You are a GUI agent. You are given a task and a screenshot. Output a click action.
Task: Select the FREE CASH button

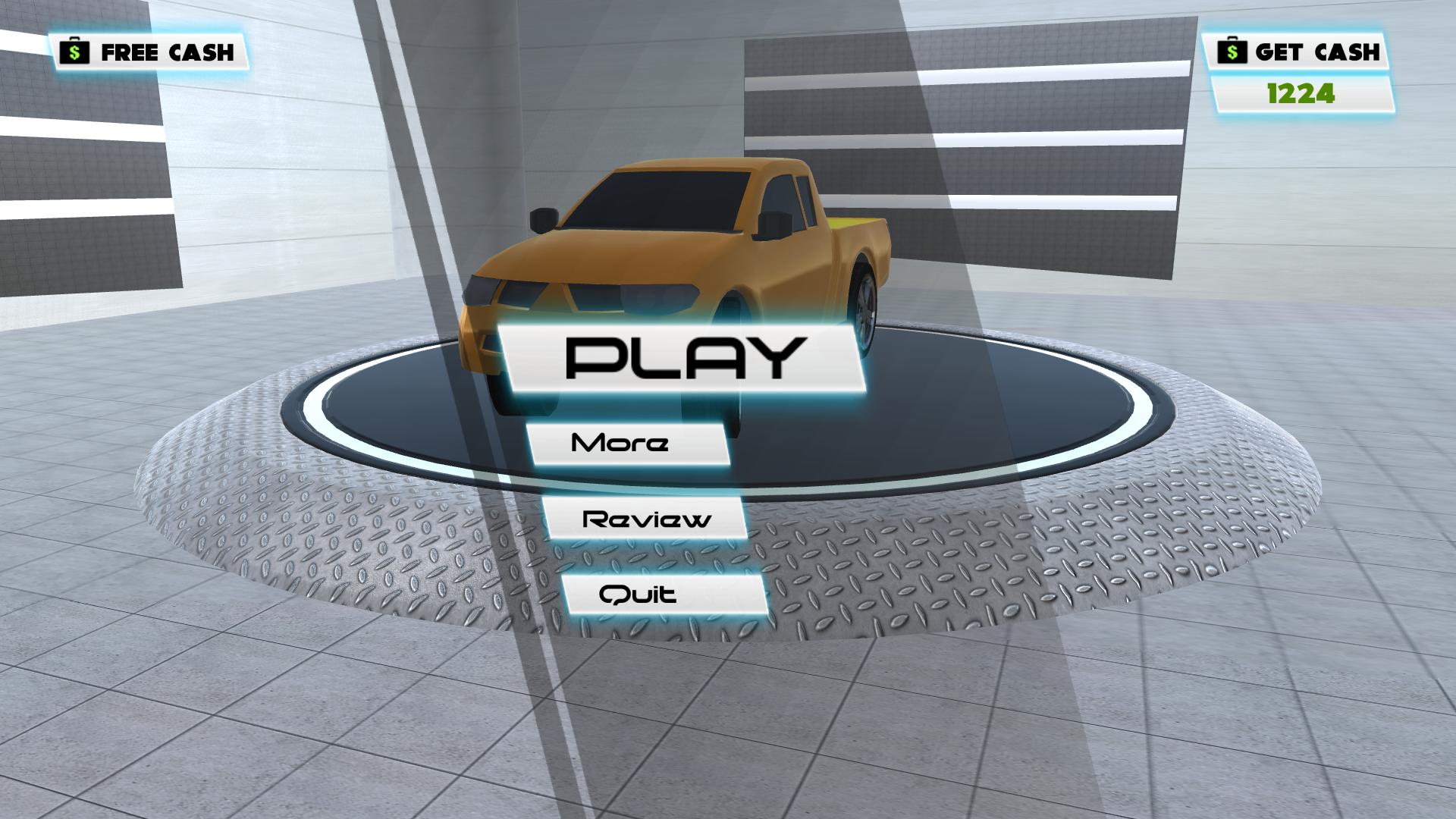pyautogui.click(x=148, y=52)
